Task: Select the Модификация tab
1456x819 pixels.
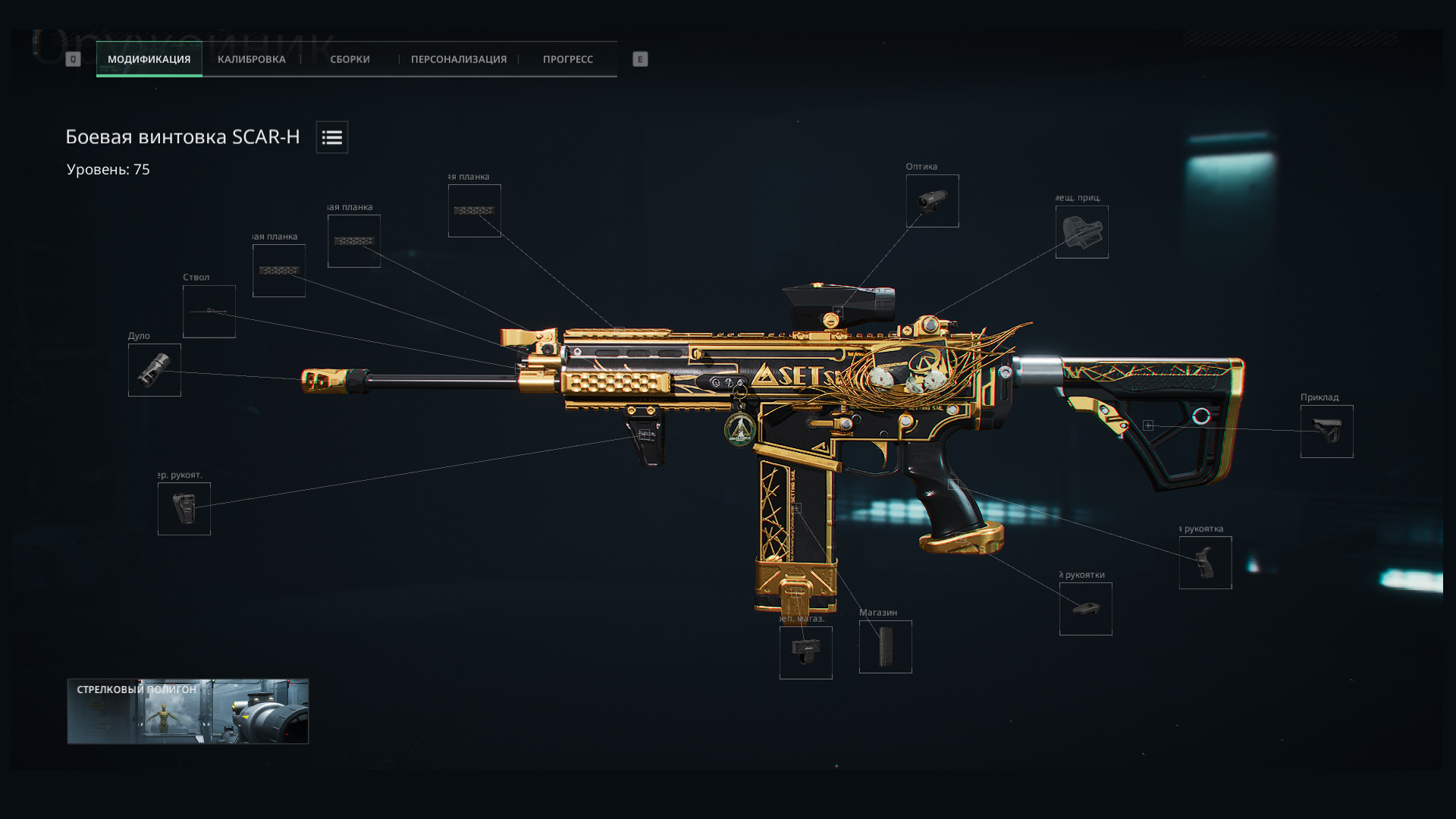Action: 149,59
